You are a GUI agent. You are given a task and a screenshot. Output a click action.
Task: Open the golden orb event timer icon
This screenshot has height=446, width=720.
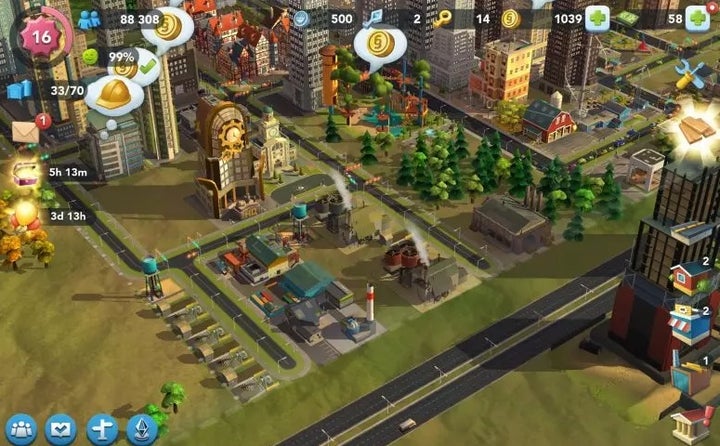(x=24, y=213)
